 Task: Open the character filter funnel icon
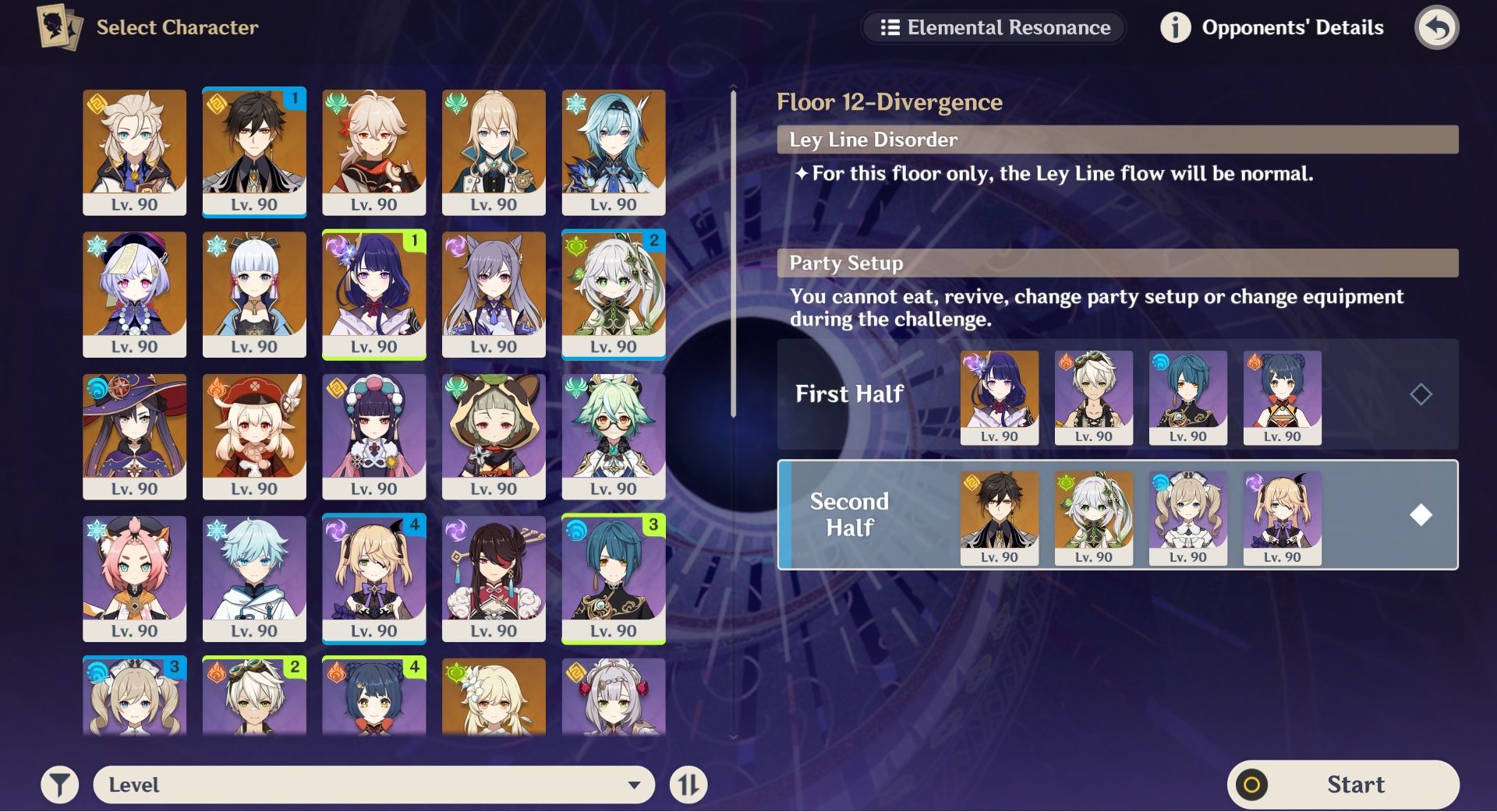(x=59, y=785)
